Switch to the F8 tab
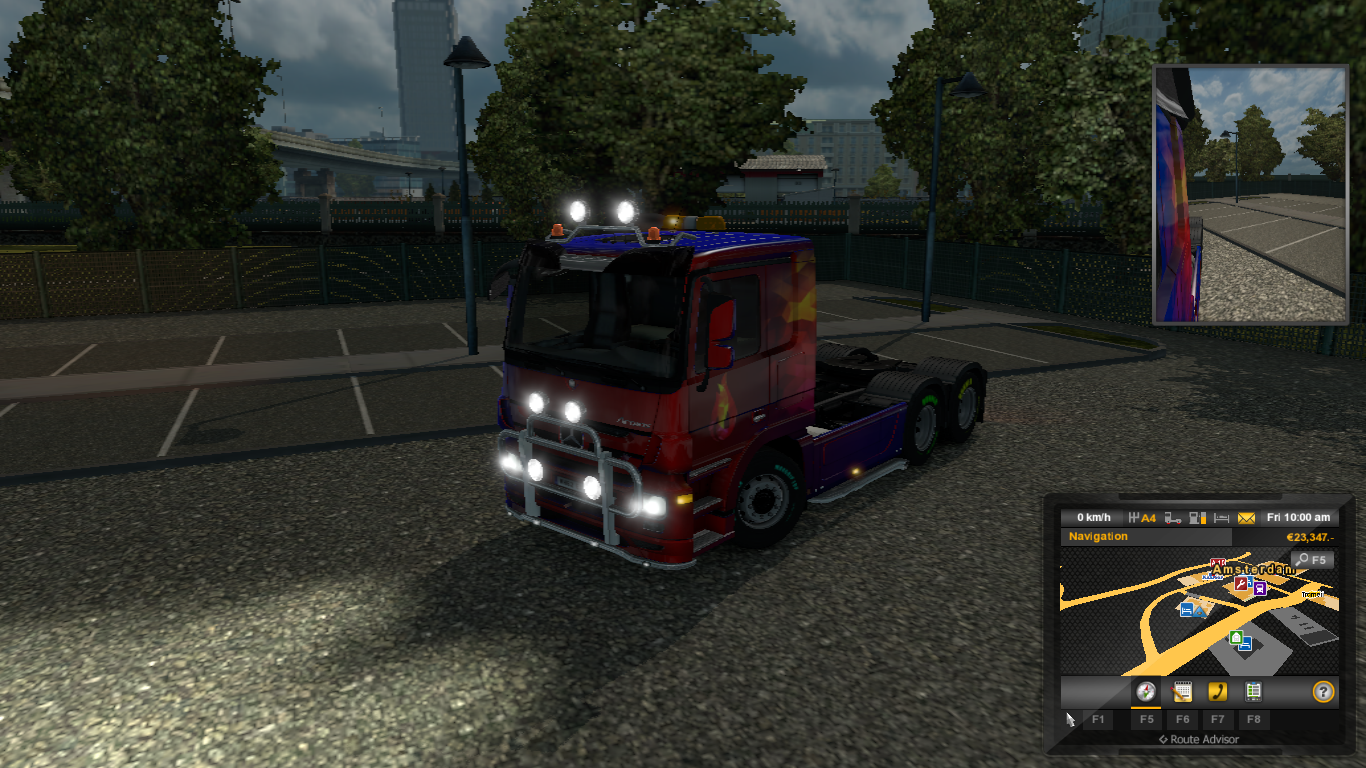The image size is (1366, 768). point(1254,720)
